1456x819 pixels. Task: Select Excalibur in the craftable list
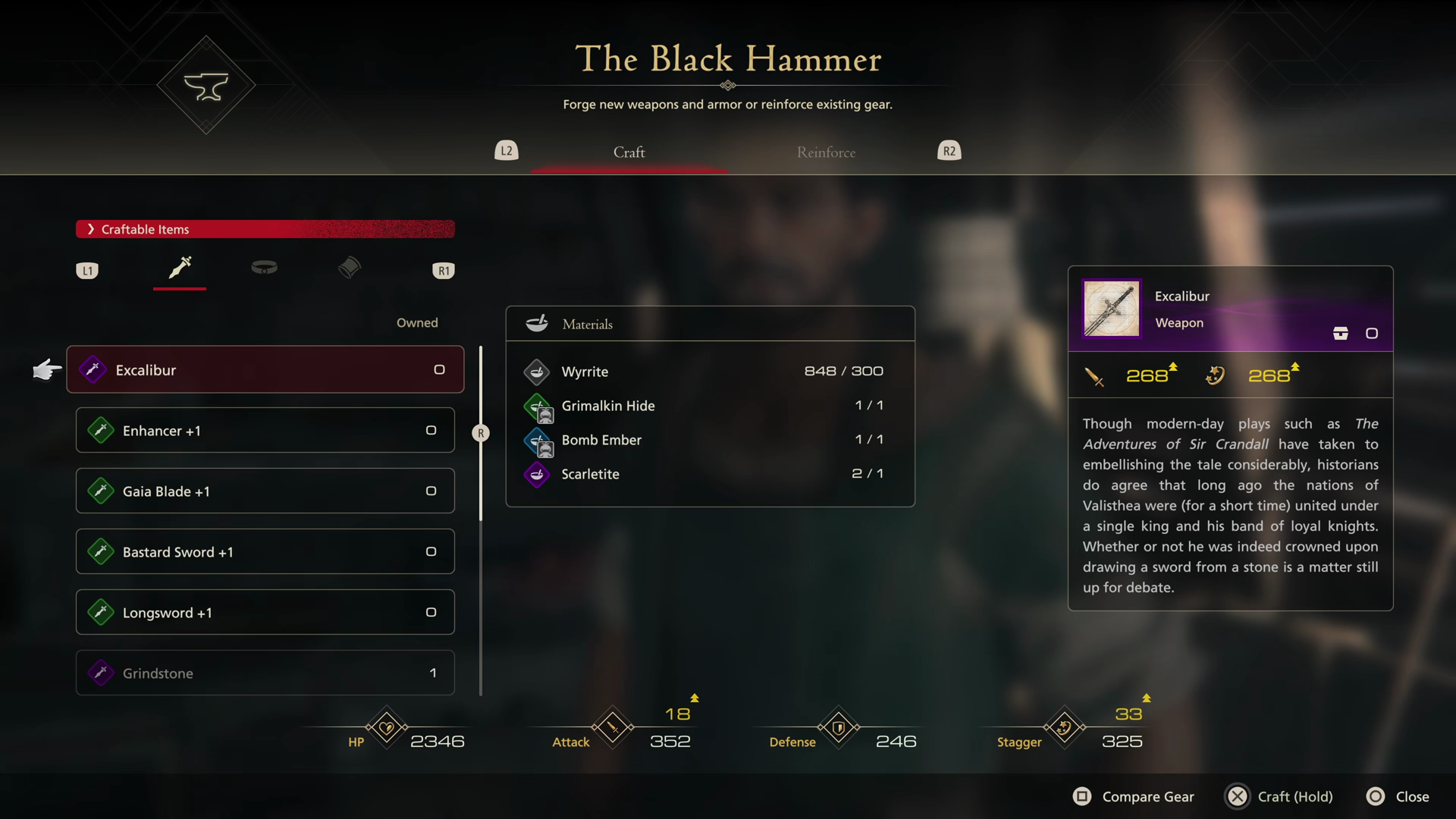[265, 370]
